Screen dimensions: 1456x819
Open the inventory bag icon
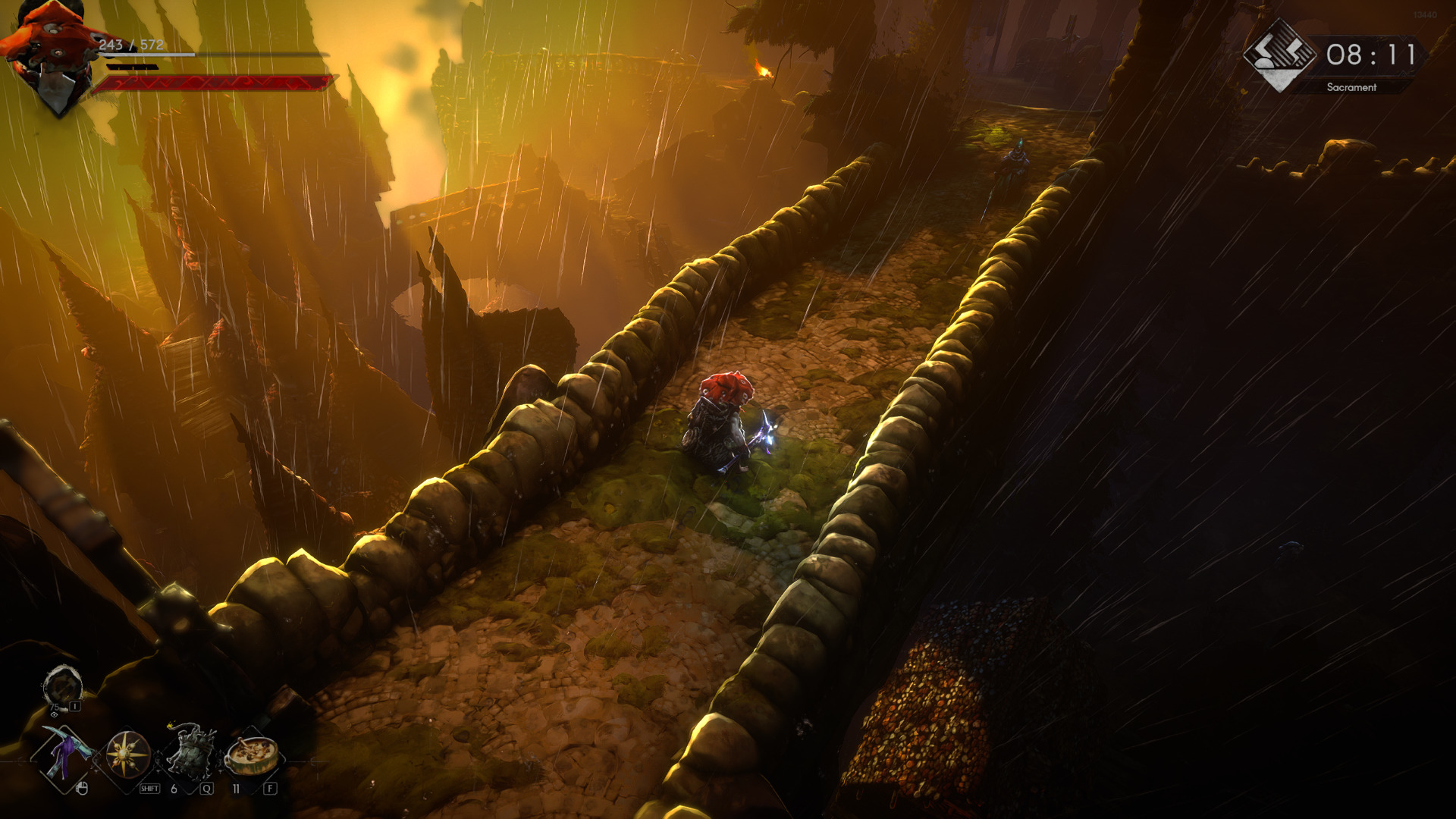(x=61, y=686)
